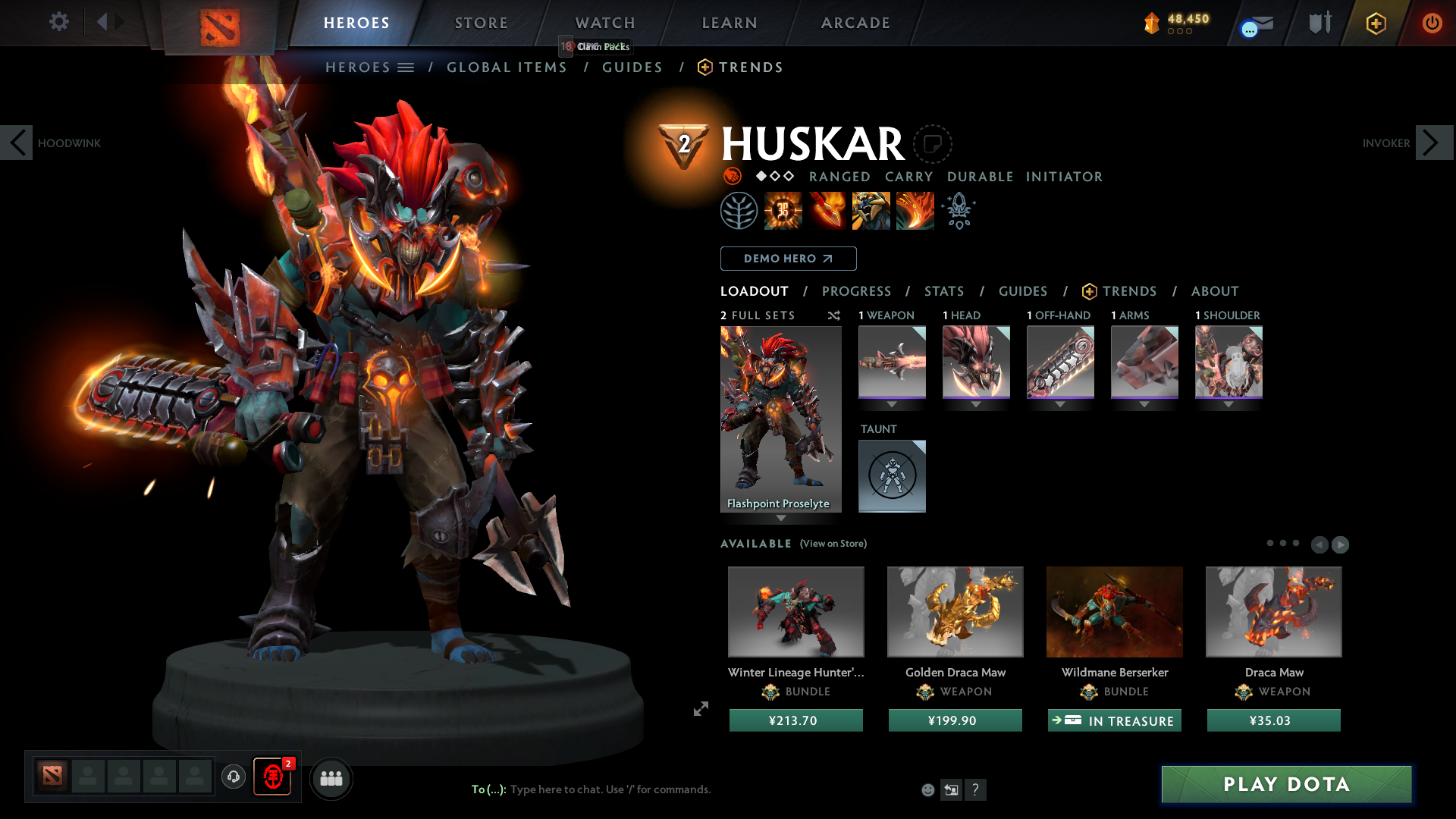Select the Flashpoint Proselyte full set
This screenshot has width=1456, height=819.
click(x=780, y=419)
